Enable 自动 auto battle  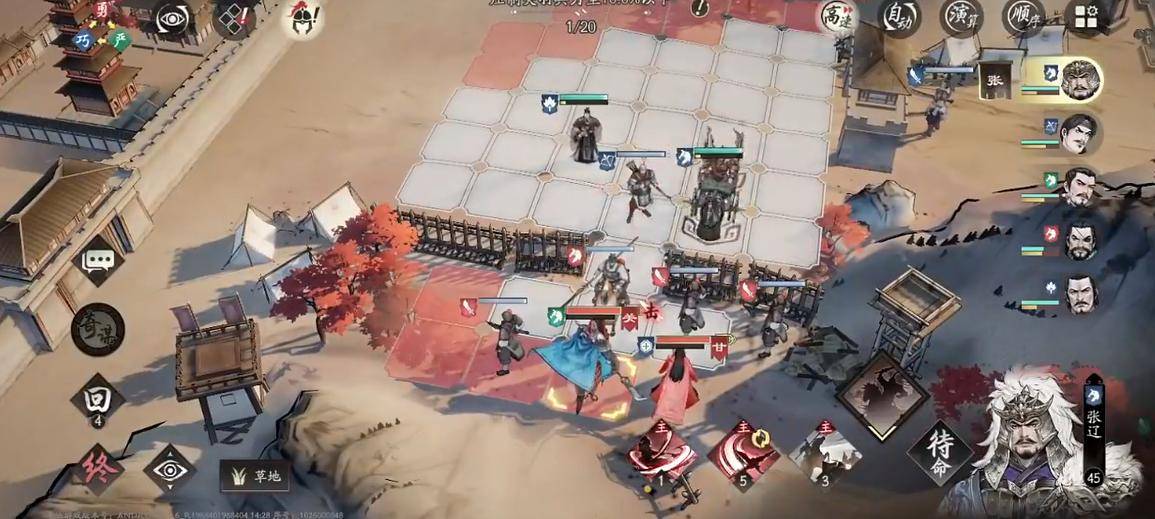pos(899,17)
